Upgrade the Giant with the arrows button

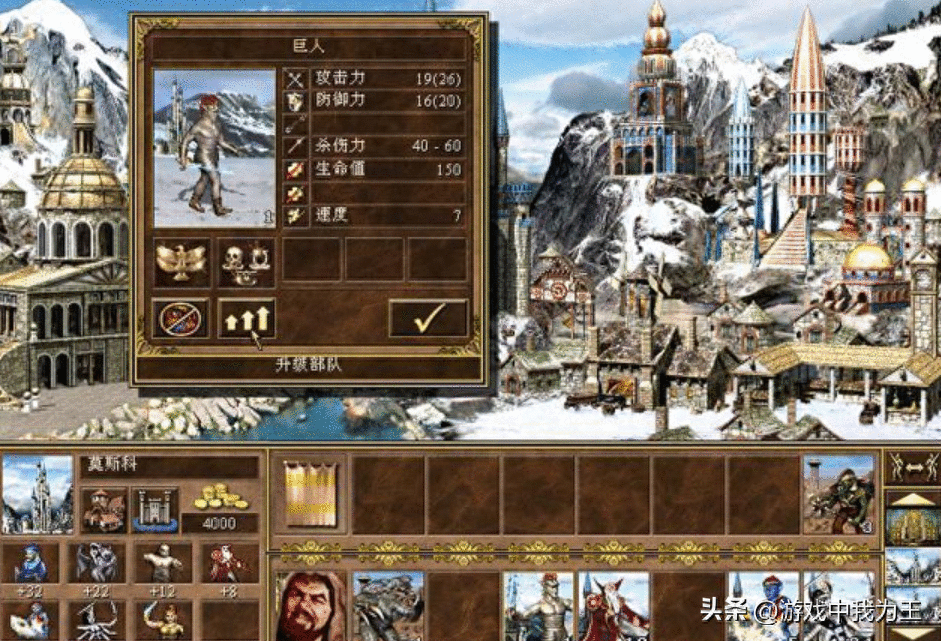(x=246, y=318)
